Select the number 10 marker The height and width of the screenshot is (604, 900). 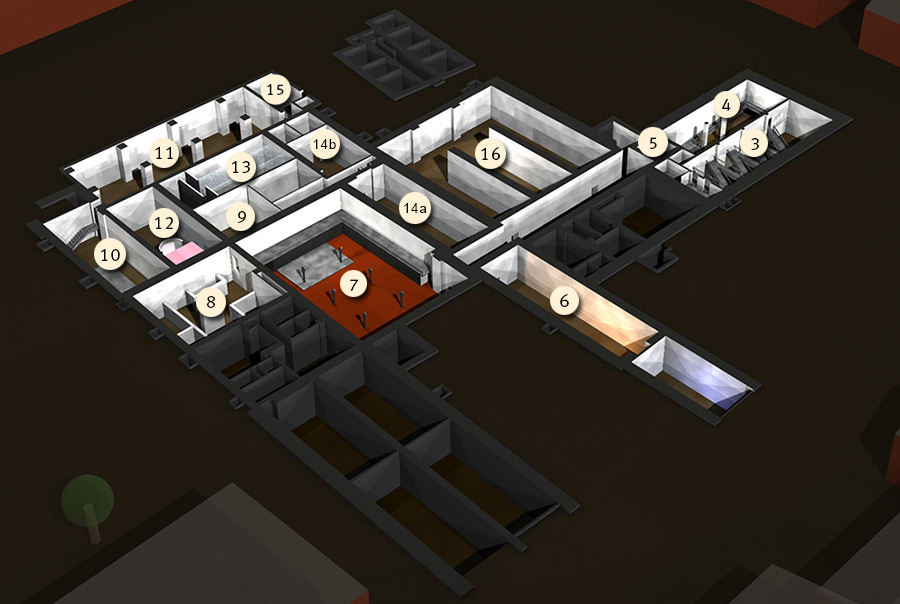click(110, 255)
